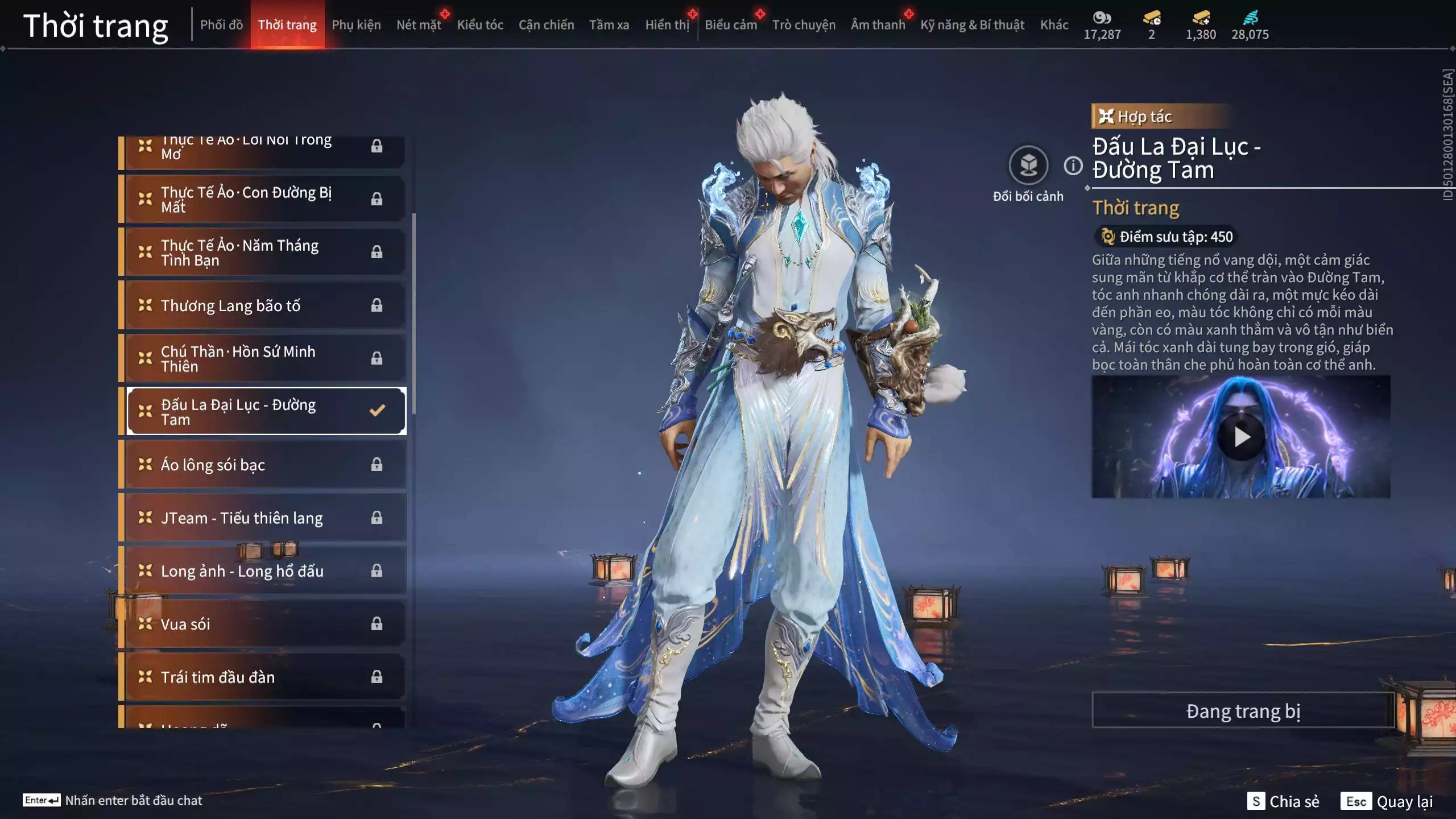1456x819 pixels.
Task: Play the Đường Tam preview video
Action: pos(1241,437)
